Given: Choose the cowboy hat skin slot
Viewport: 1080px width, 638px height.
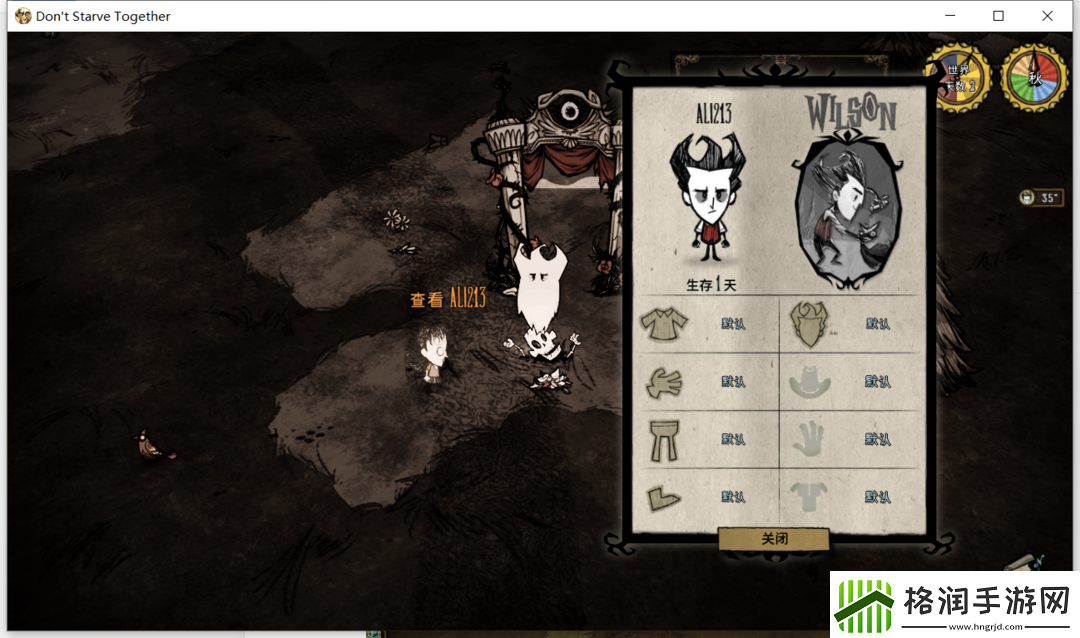Looking at the screenshot, I should point(810,381).
